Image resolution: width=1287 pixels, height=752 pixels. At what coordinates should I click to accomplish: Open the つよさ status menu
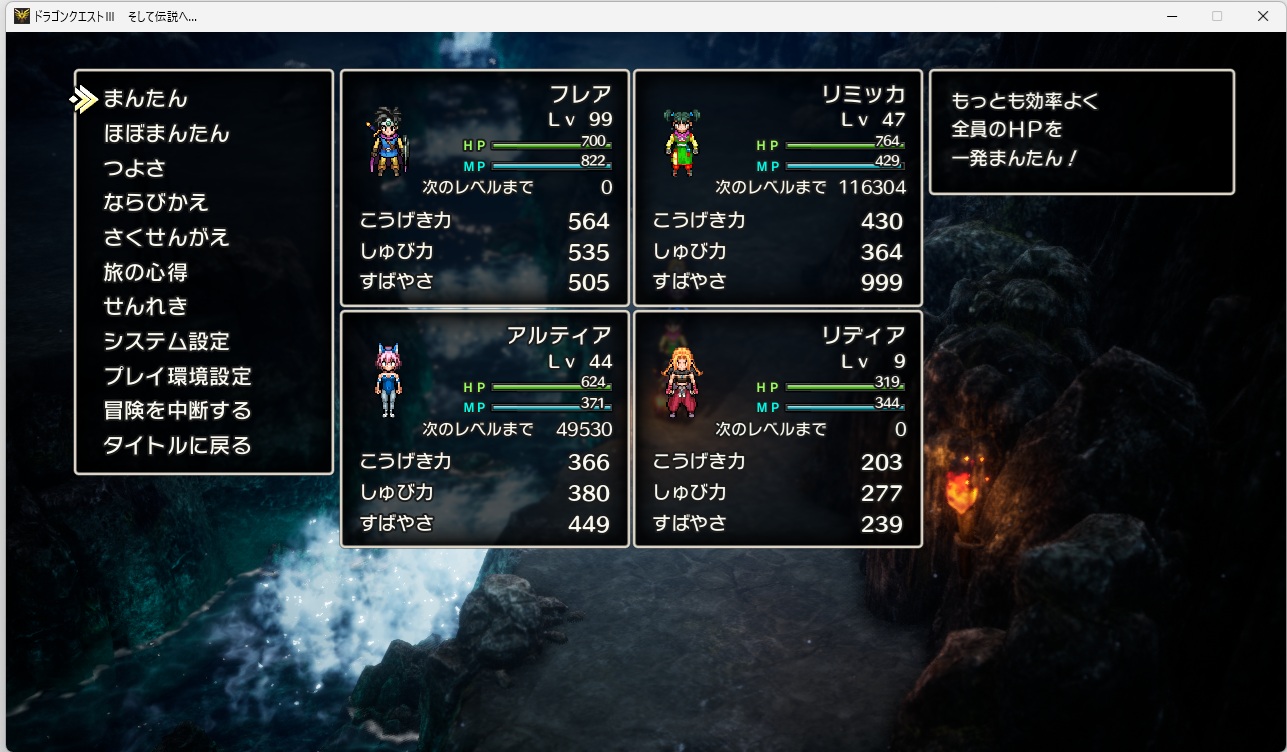(135, 168)
